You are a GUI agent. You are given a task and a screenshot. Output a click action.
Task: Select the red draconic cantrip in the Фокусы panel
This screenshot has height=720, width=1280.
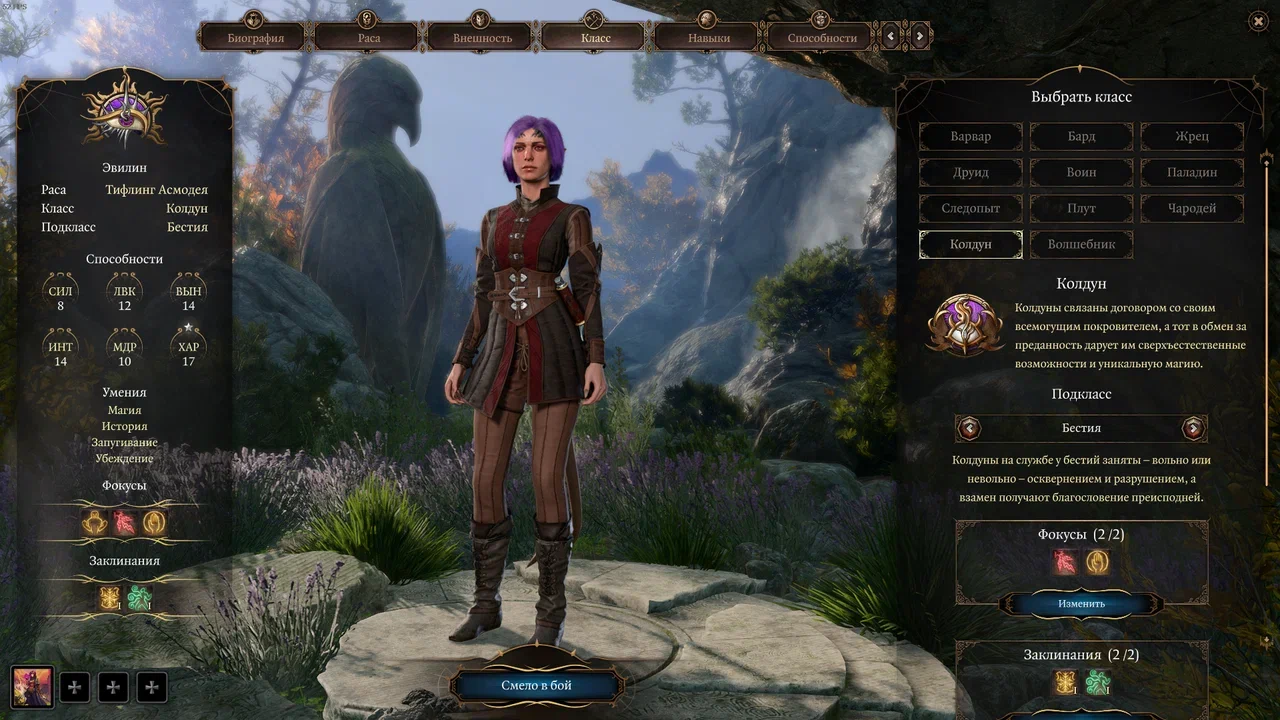[1063, 562]
